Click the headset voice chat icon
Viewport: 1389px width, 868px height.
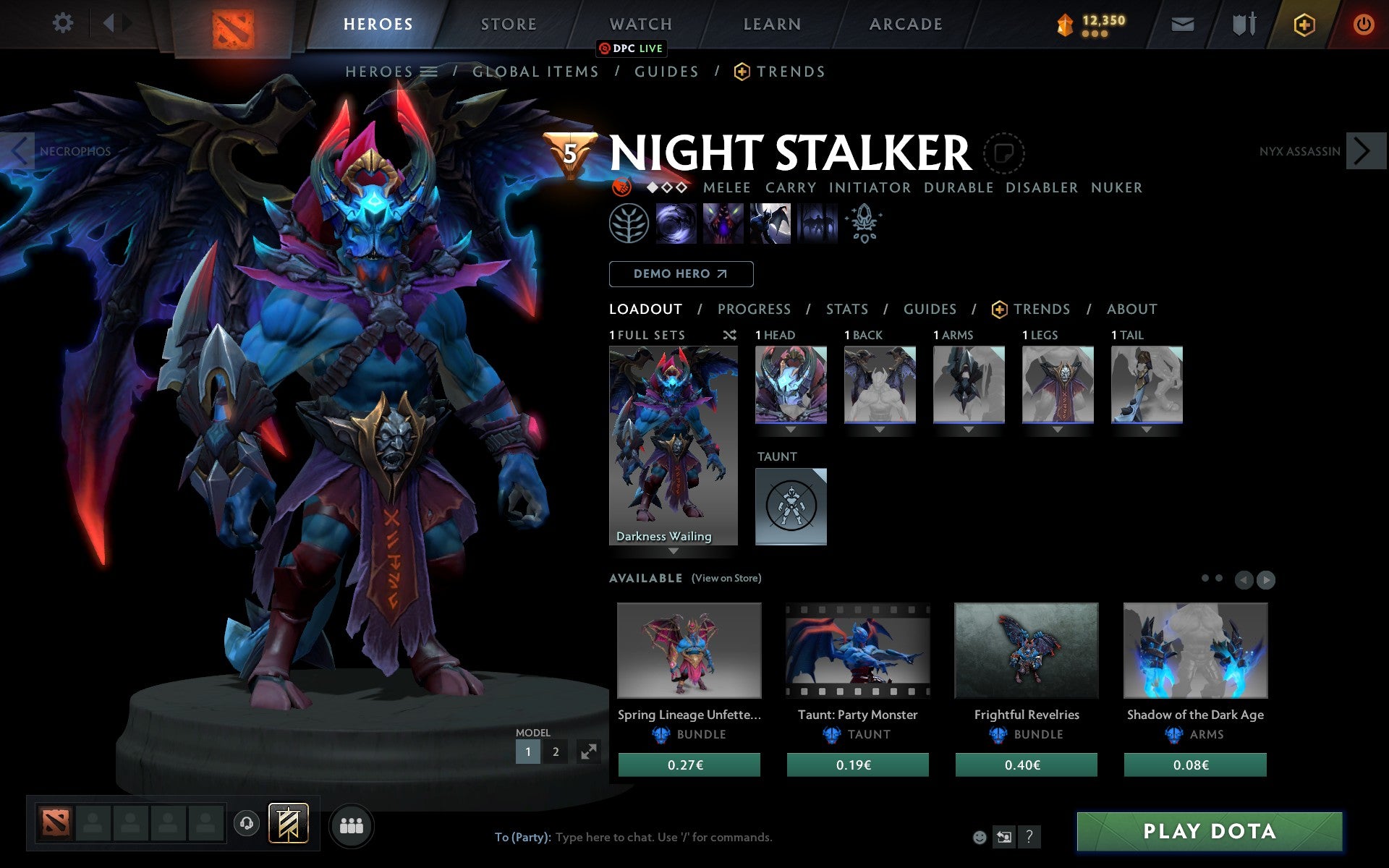click(247, 823)
